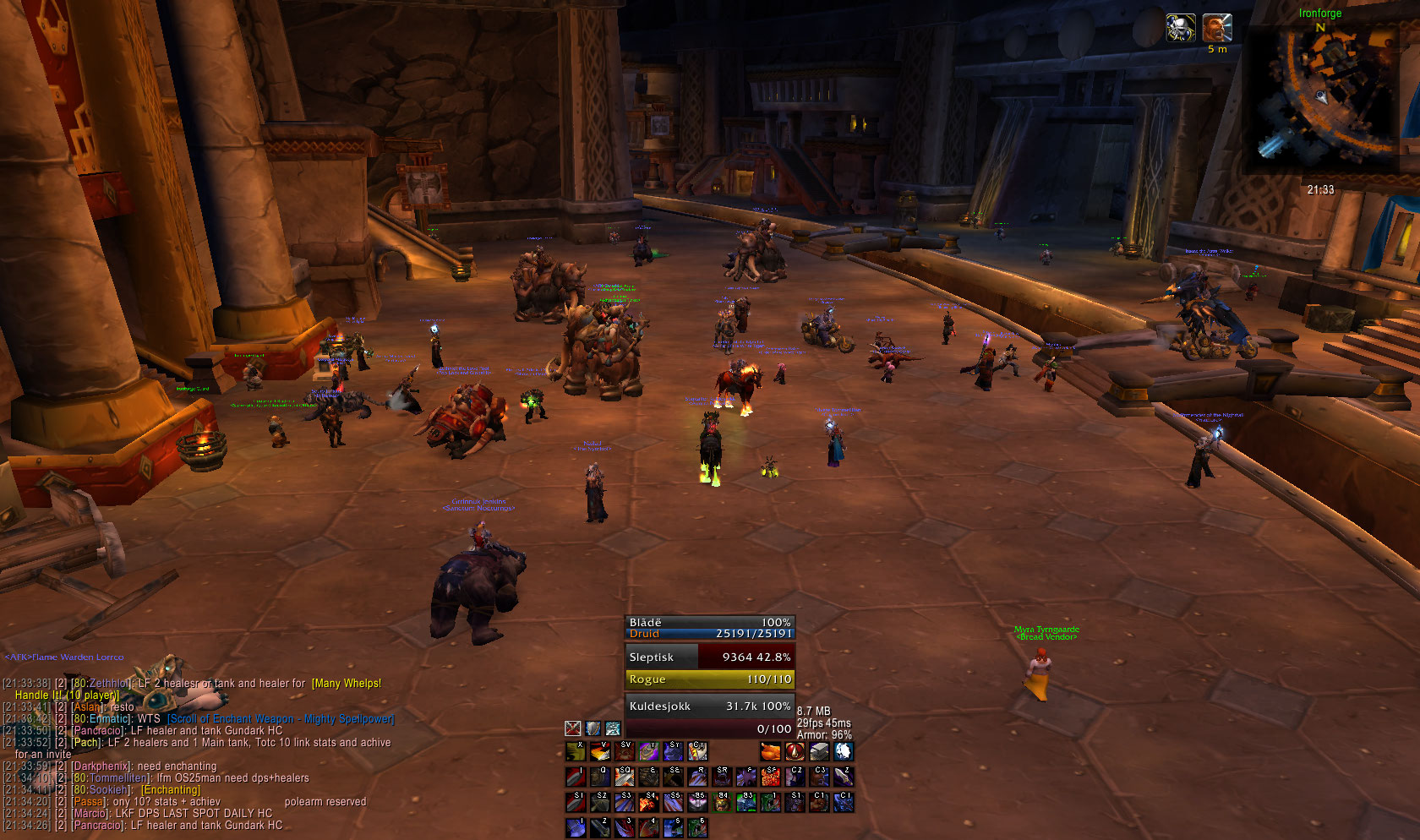Click the Enchanting profession link in chat
The image size is (1420, 840).
[171, 790]
